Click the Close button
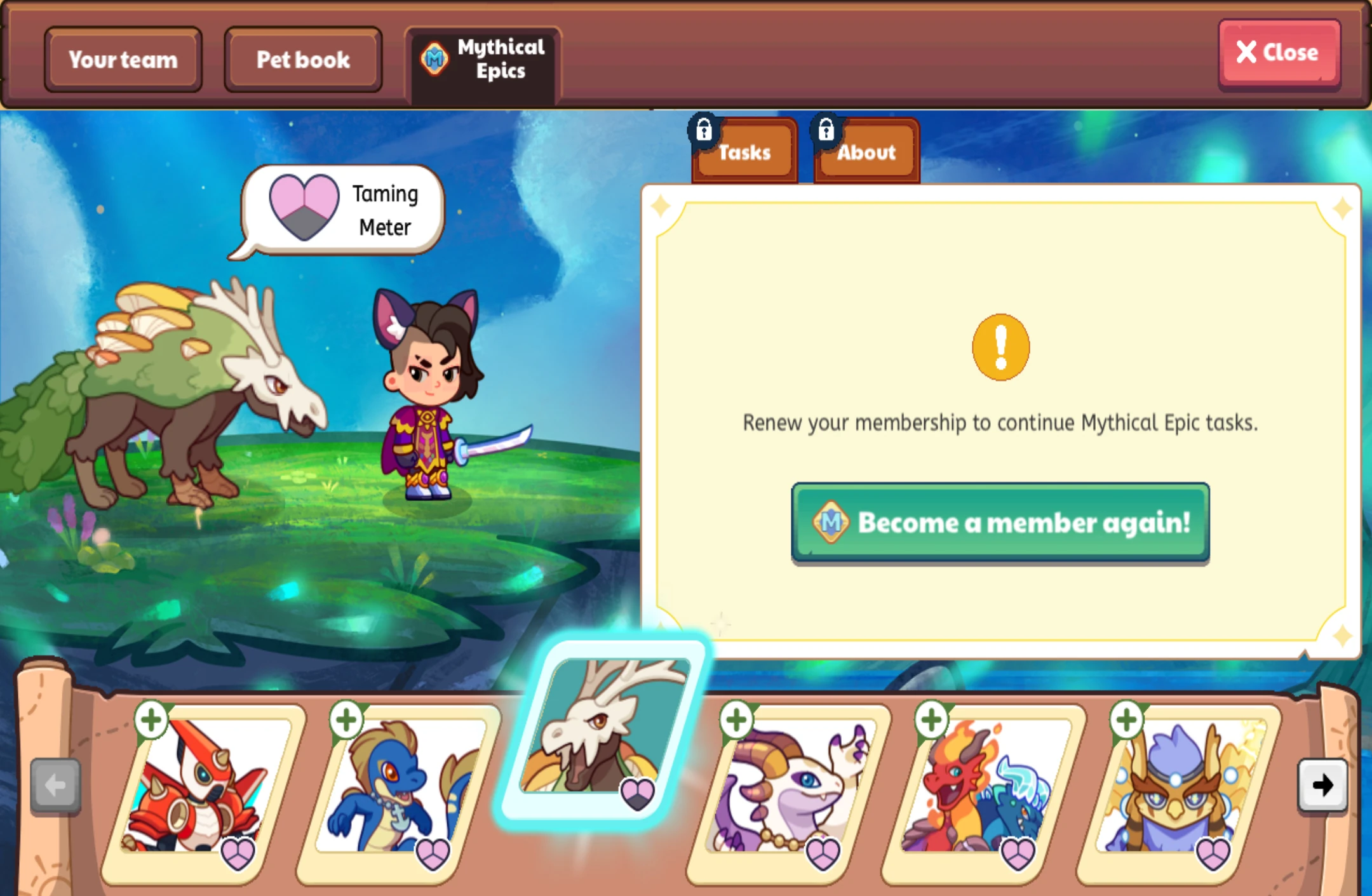The height and width of the screenshot is (896, 1372). tap(1279, 53)
